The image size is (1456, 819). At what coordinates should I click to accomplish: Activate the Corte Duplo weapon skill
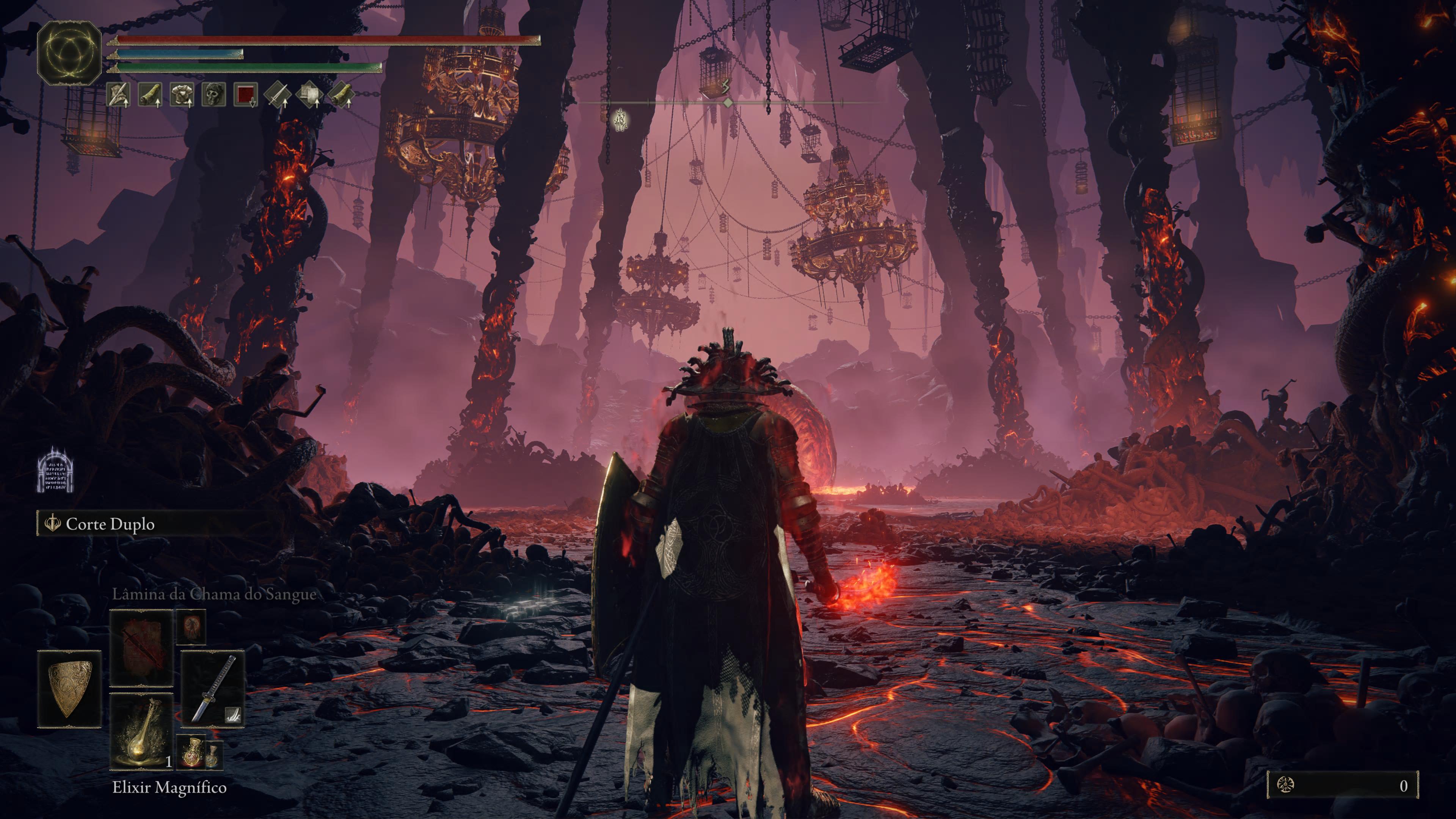point(110,524)
